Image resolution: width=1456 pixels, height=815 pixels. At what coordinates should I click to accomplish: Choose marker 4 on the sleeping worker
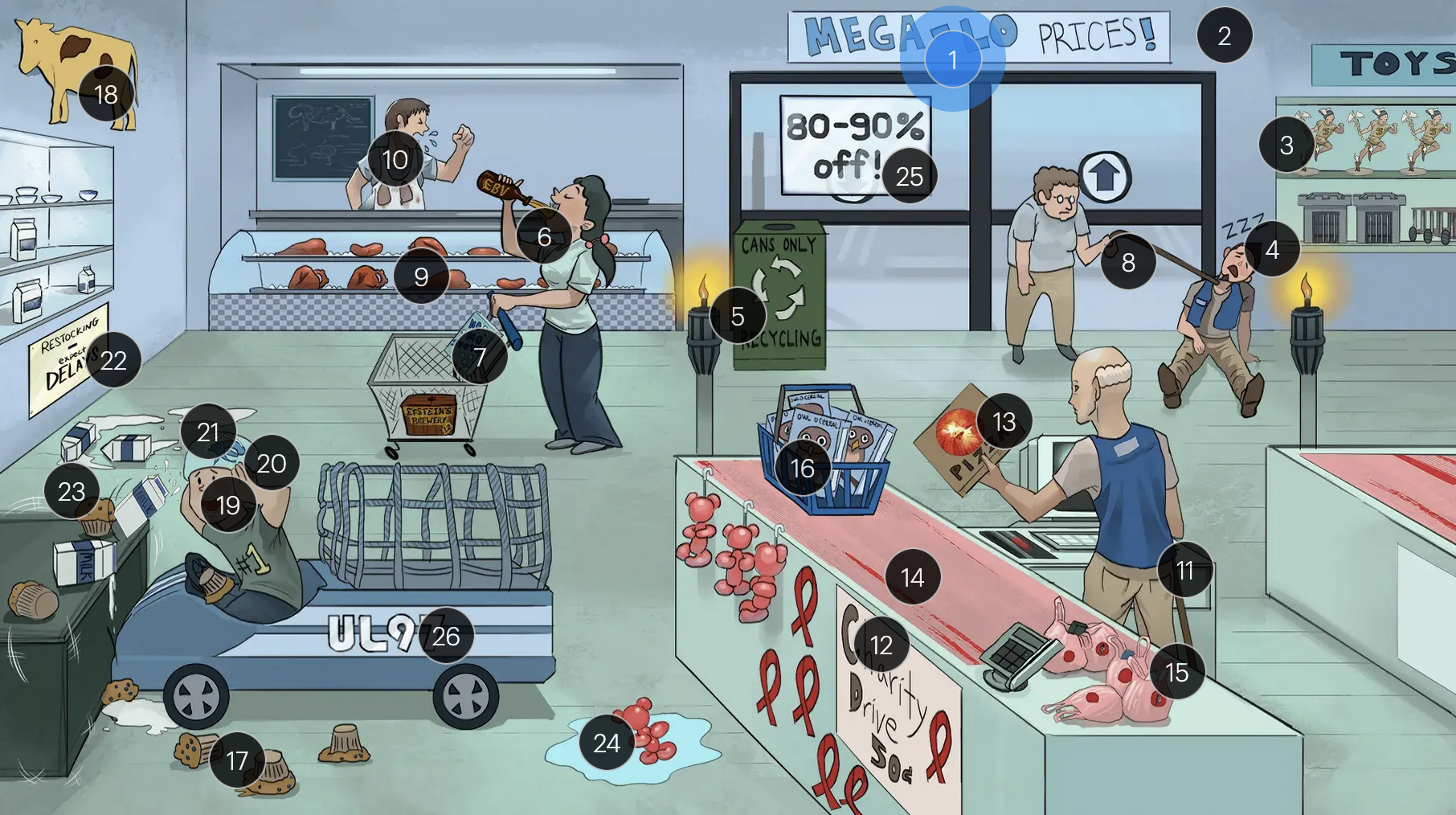tap(1271, 250)
